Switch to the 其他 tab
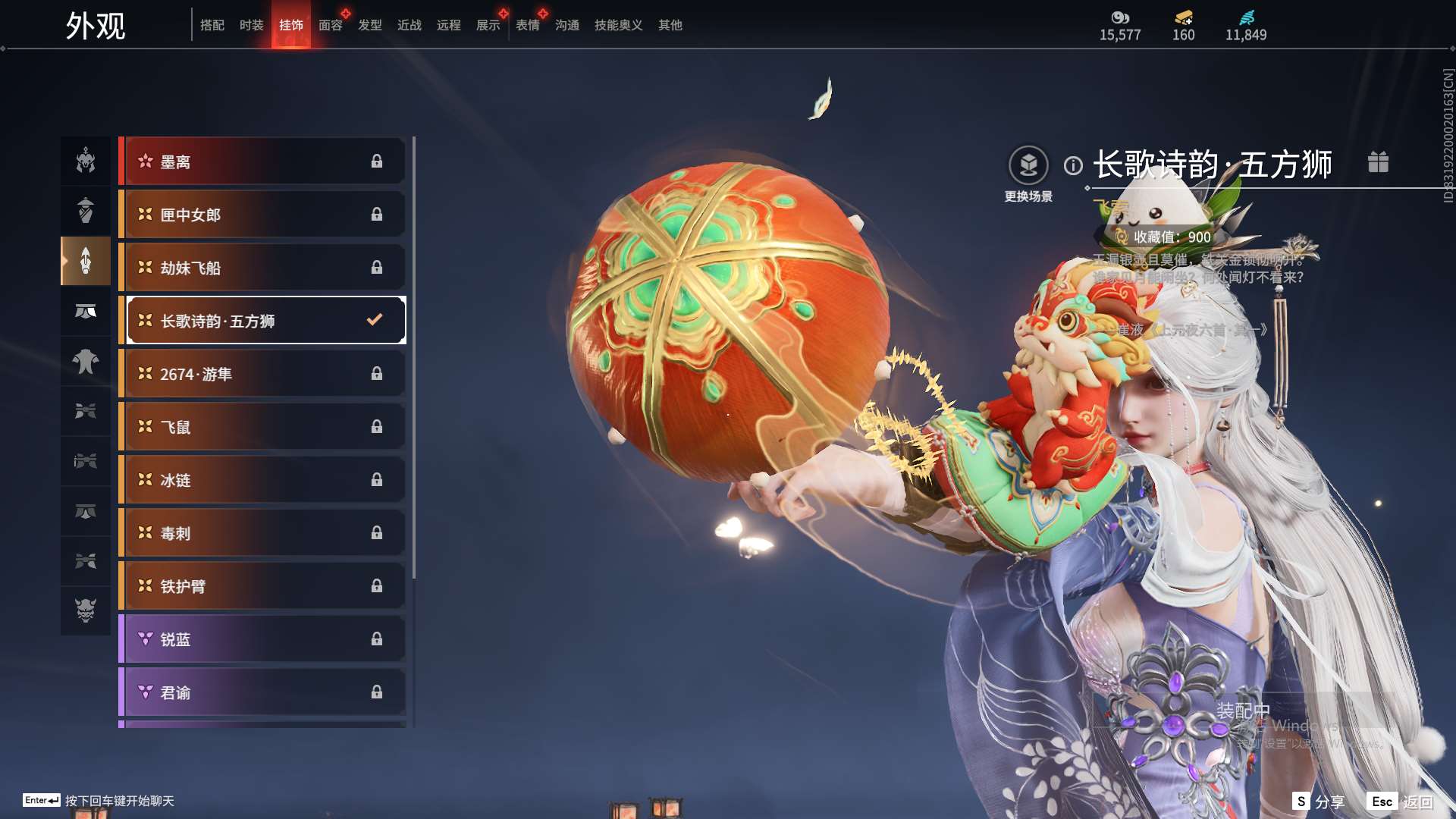Screen dimensions: 1456x819 click(x=670, y=25)
